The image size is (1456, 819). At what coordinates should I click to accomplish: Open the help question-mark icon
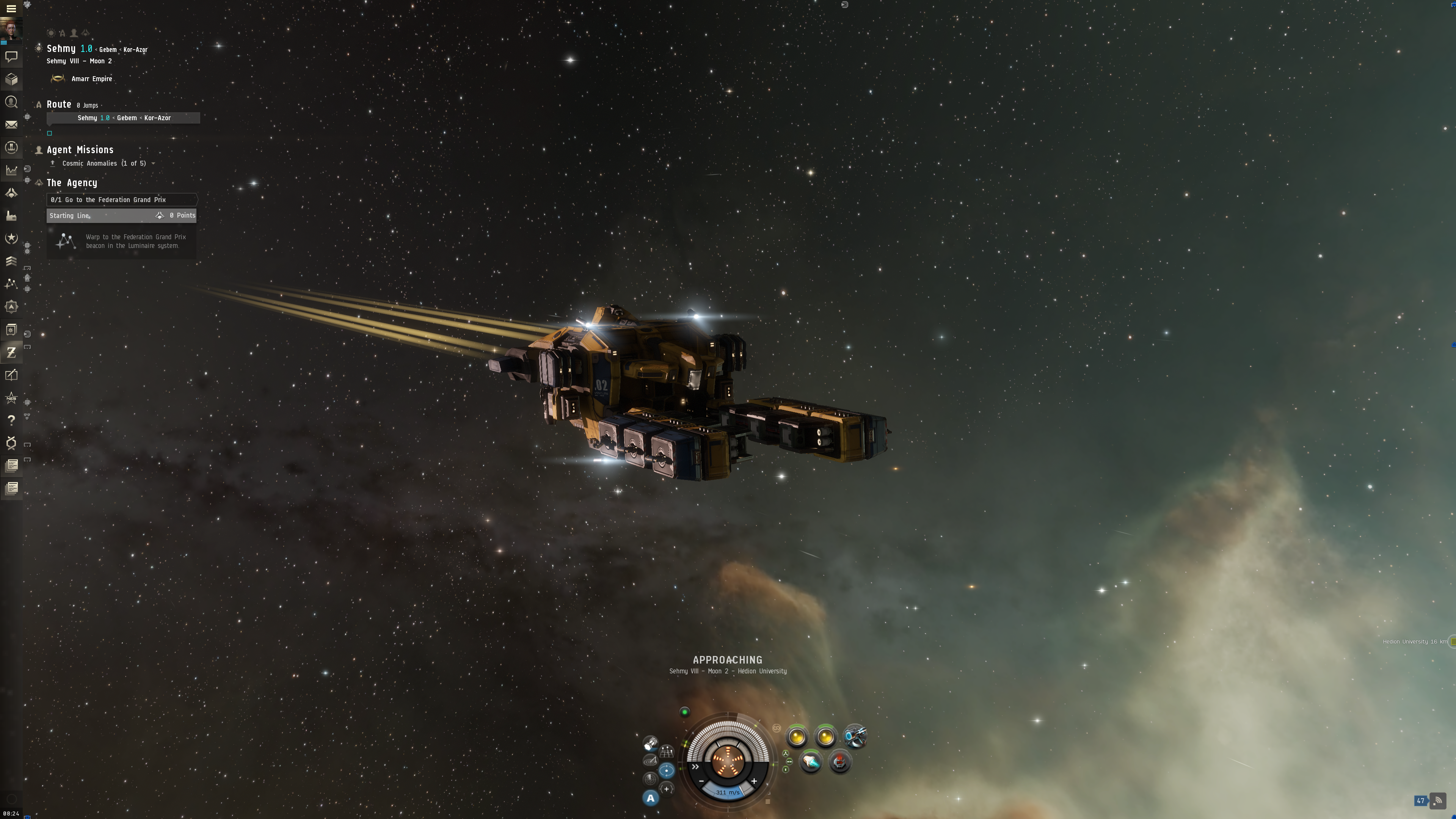tap(11, 420)
